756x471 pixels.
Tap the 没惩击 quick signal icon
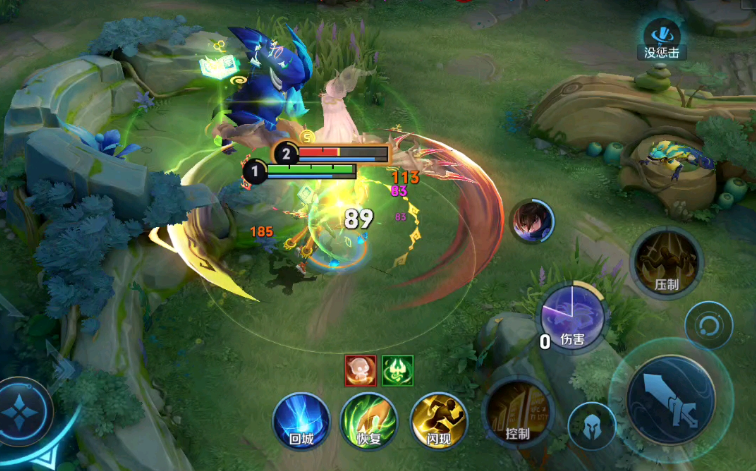click(662, 39)
